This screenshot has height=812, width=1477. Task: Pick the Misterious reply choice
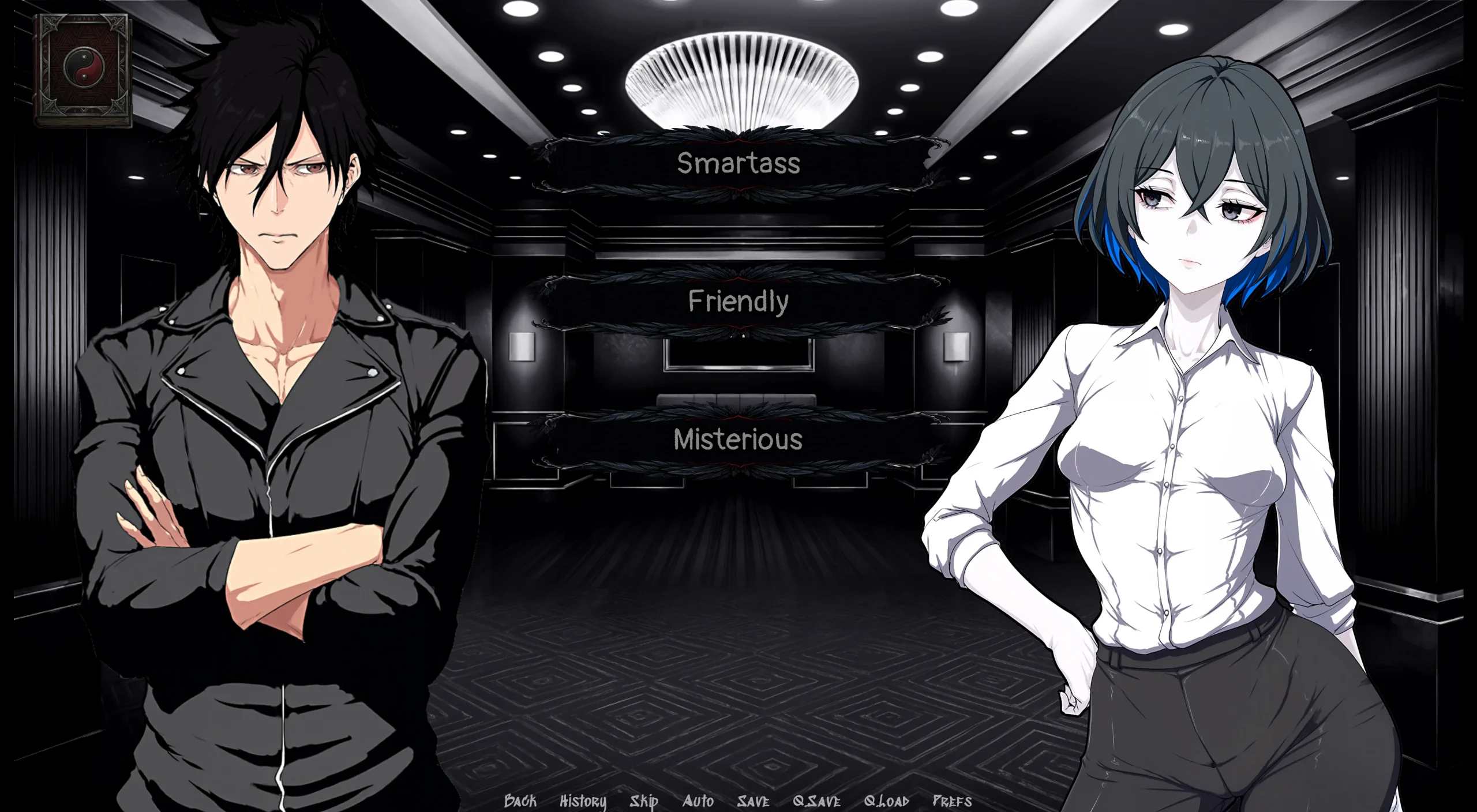738,440
